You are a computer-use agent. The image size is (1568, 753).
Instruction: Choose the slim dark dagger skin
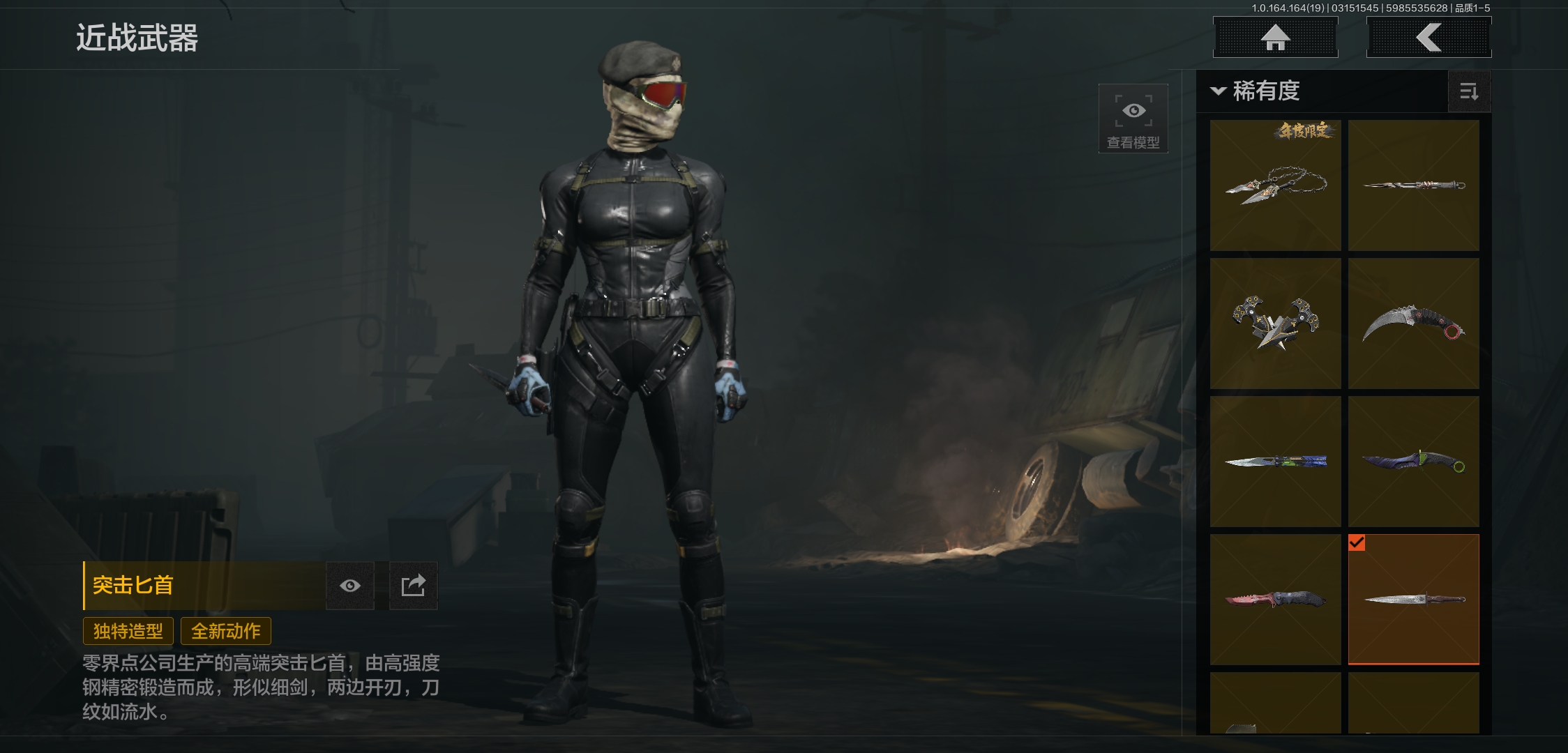click(1413, 185)
